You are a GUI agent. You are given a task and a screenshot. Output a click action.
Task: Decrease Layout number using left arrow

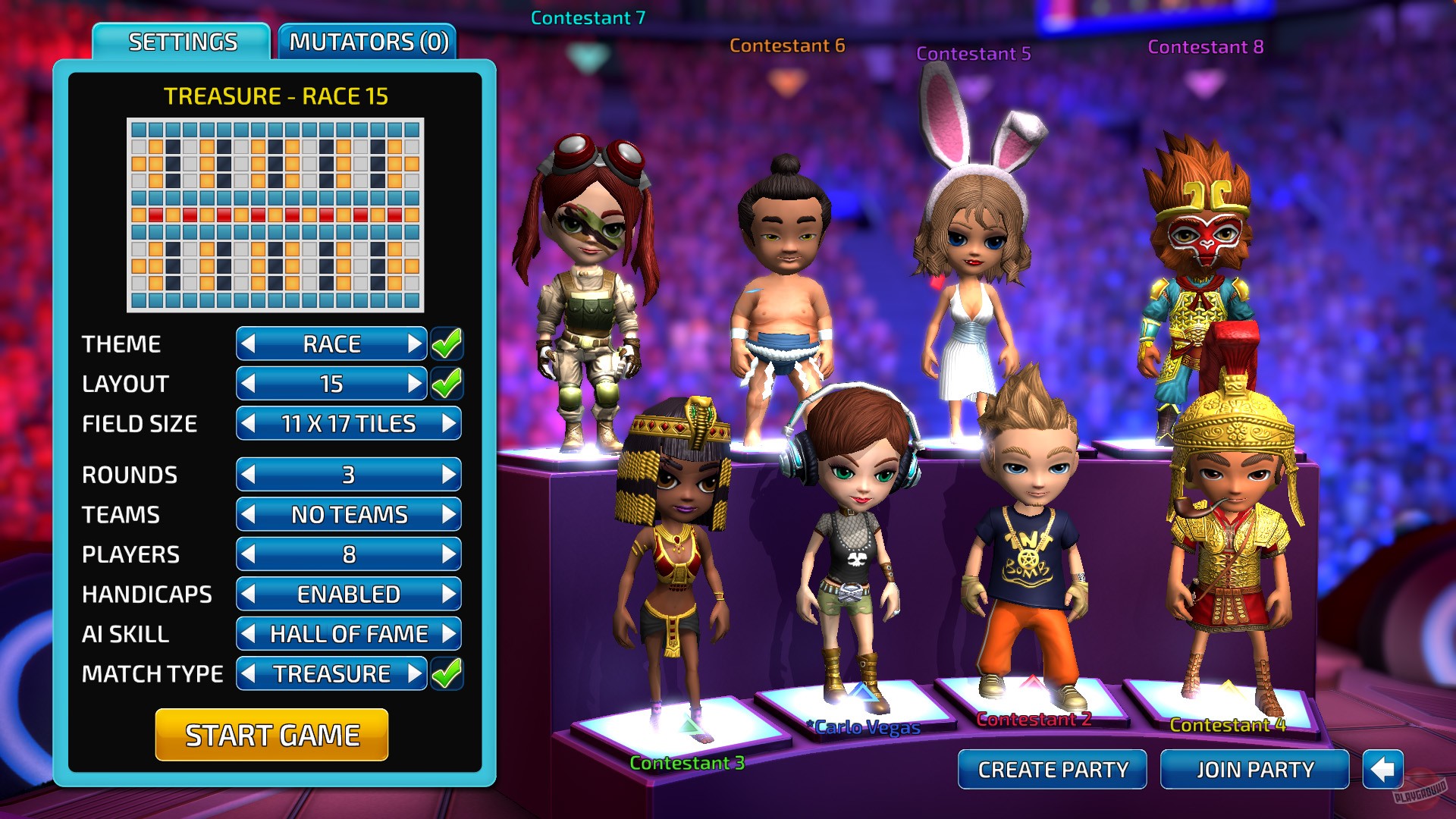(x=249, y=384)
